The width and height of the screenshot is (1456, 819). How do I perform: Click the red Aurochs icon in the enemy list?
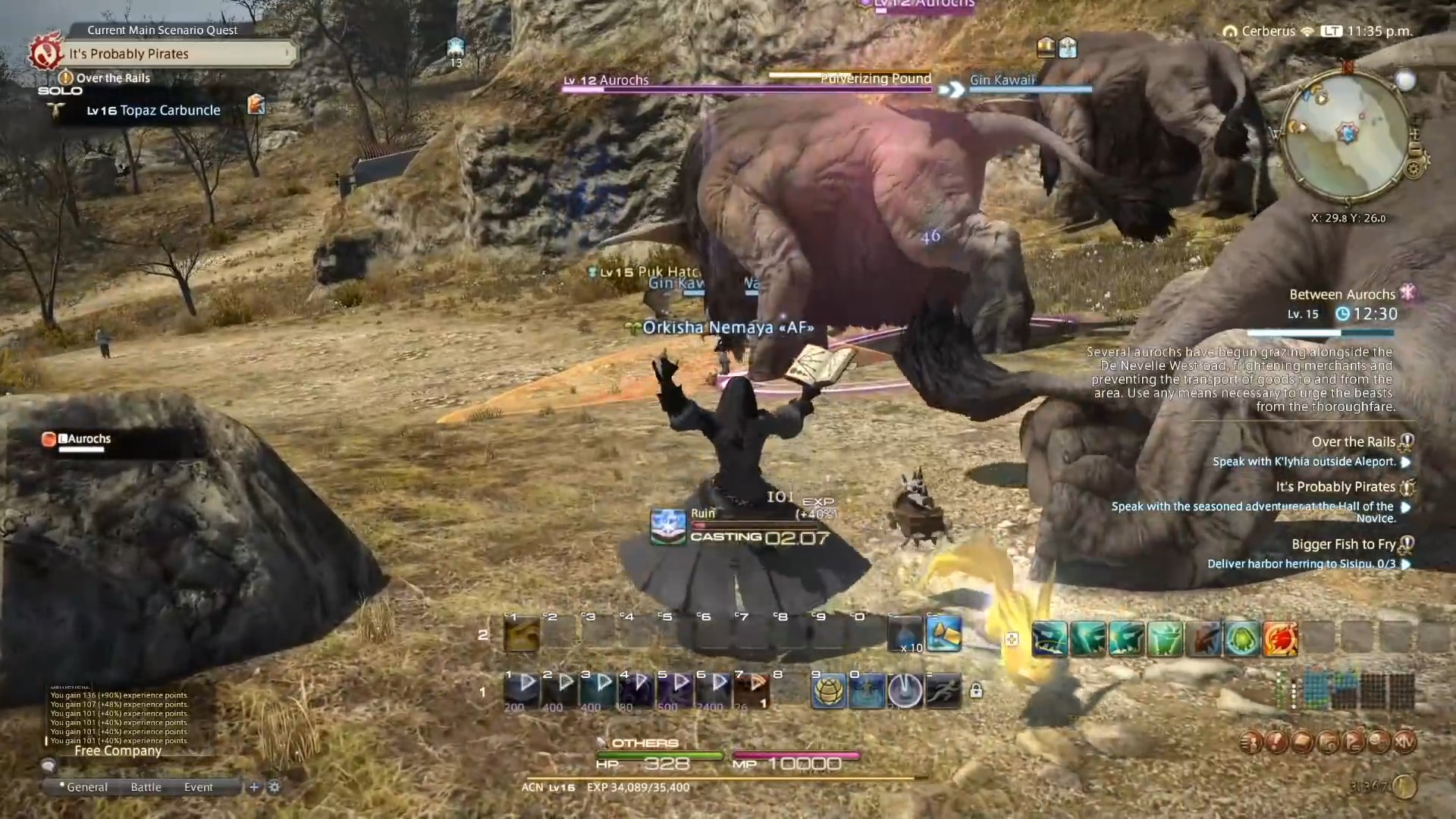tap(50, 438)
